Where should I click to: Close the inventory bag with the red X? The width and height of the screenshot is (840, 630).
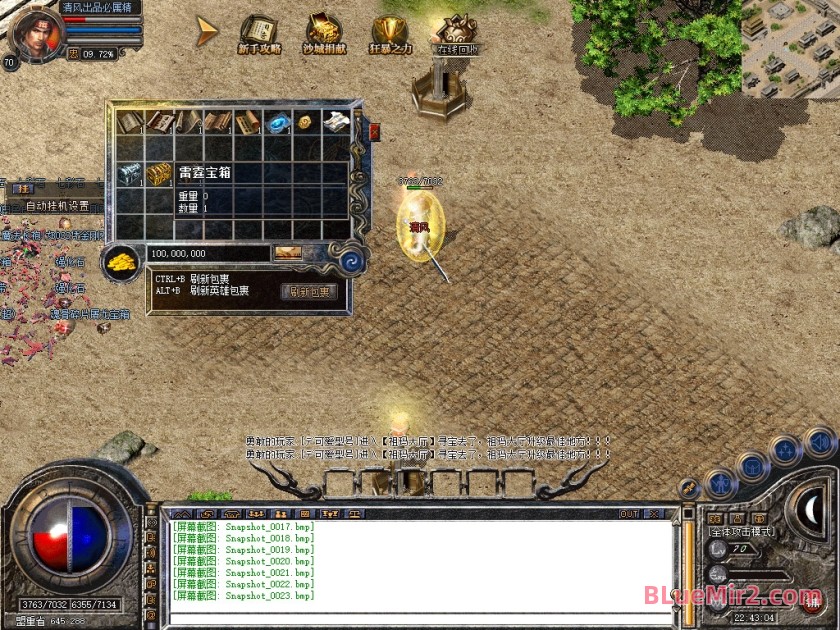tap(375, 131)
